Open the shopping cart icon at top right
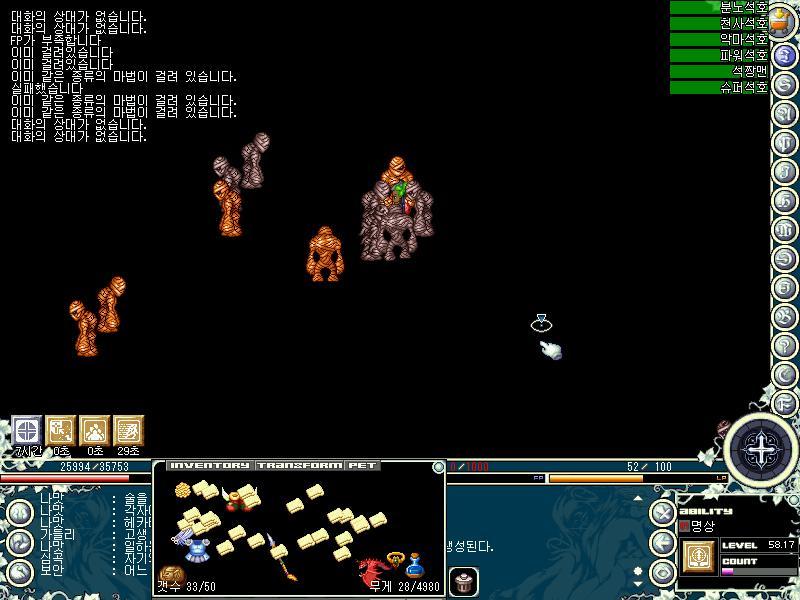 785,22
